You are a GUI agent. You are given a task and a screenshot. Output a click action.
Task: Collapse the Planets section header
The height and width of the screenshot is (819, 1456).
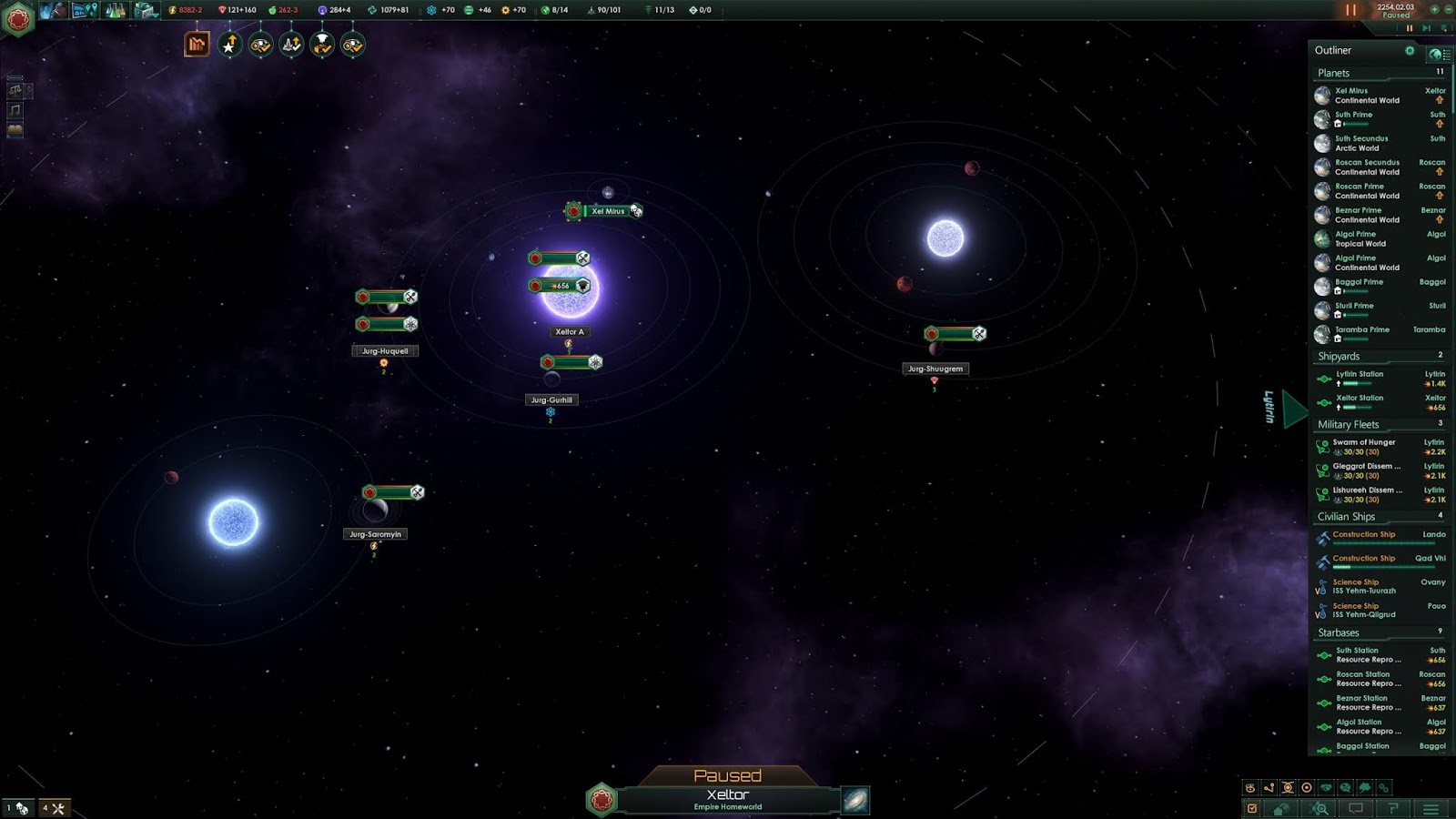(x=1334, y=73)
